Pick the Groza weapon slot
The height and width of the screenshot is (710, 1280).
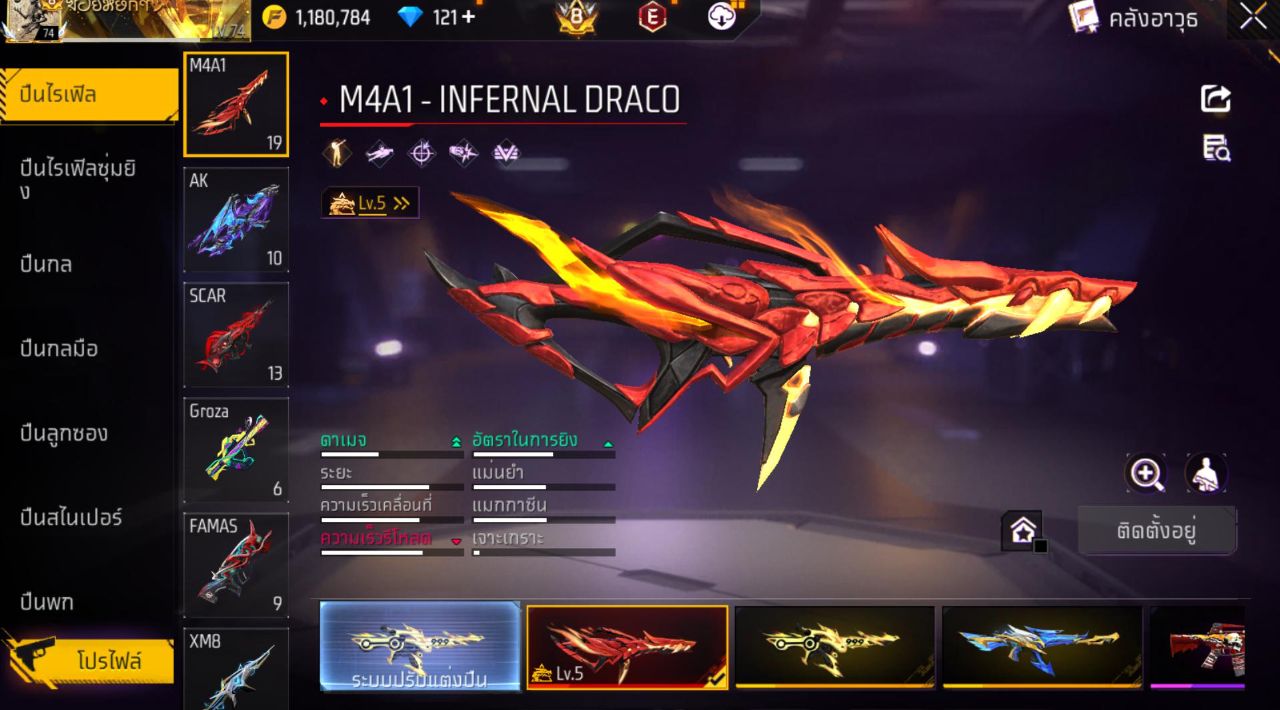[236, 450]
